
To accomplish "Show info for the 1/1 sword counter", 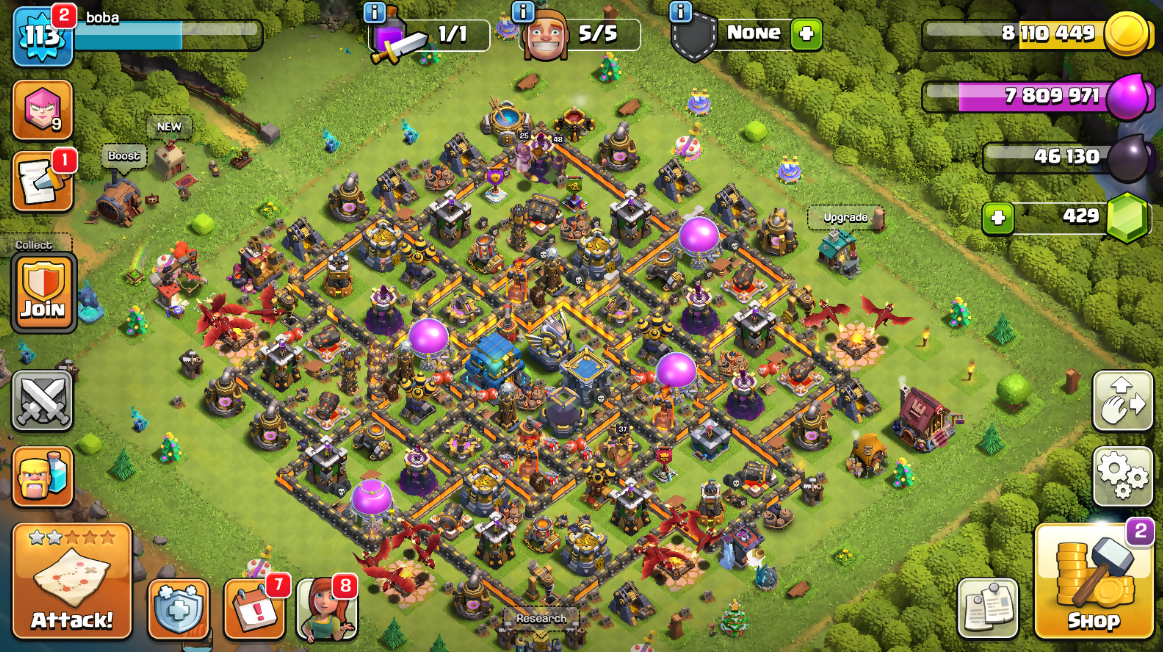I will [x=375, y=13].
